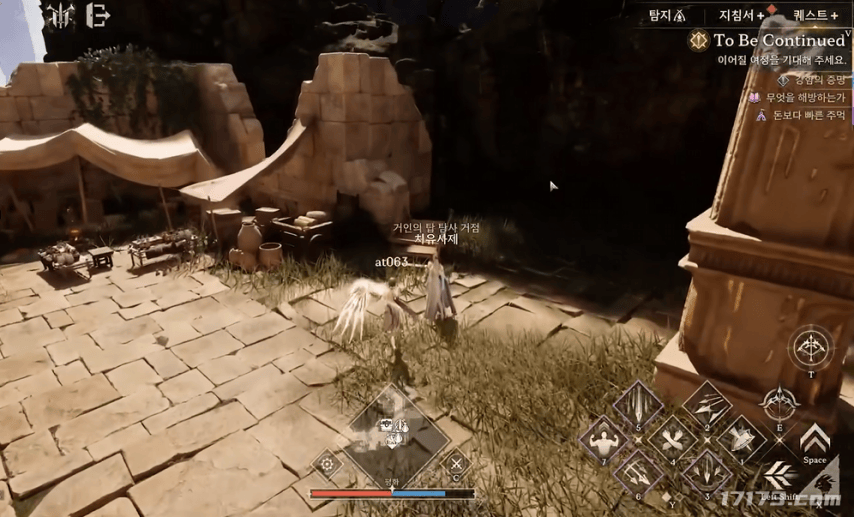Select the 퀘스트 quest tab

click(x=814, y=15)
